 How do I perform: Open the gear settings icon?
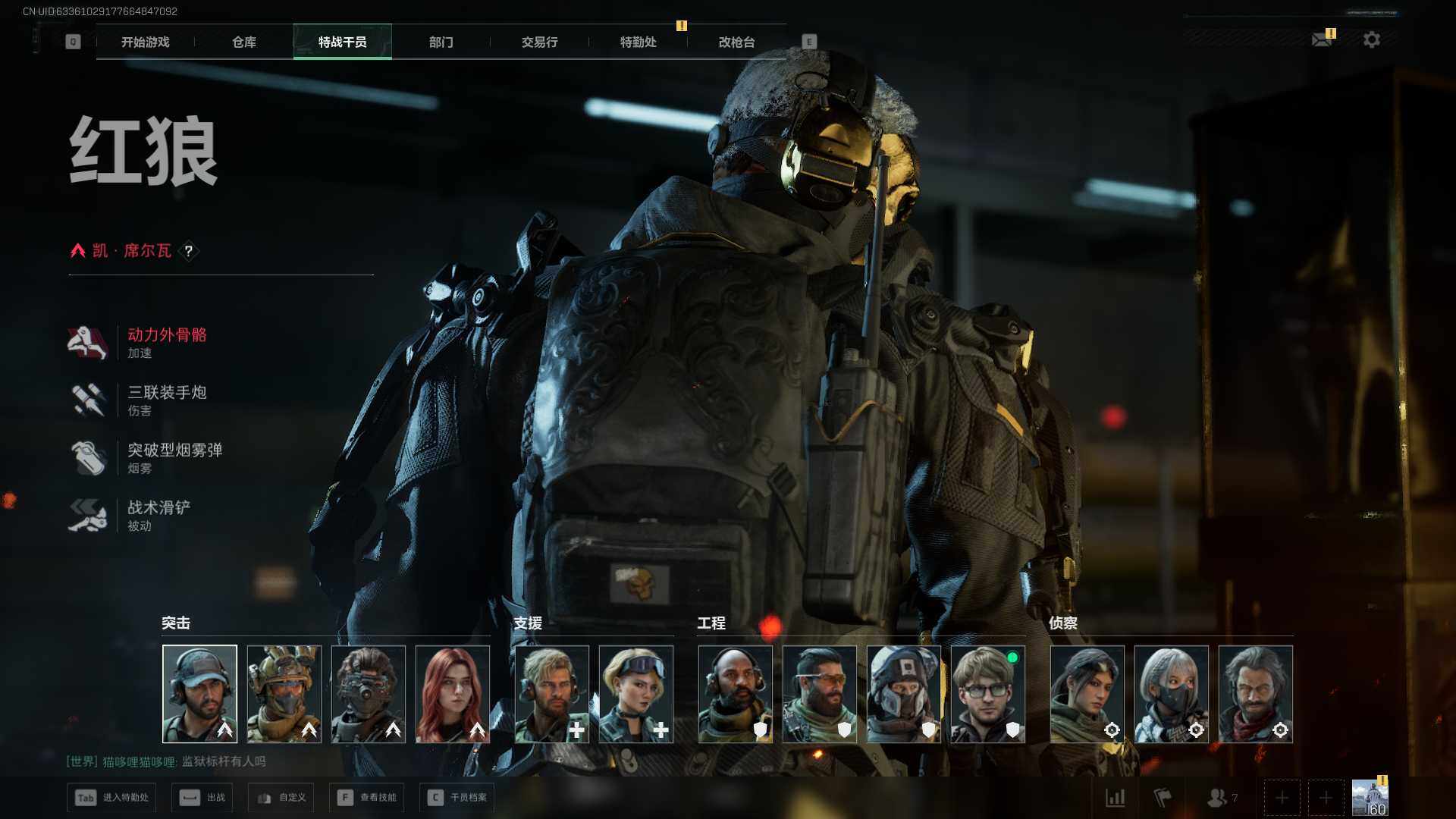click(1371, 39)
